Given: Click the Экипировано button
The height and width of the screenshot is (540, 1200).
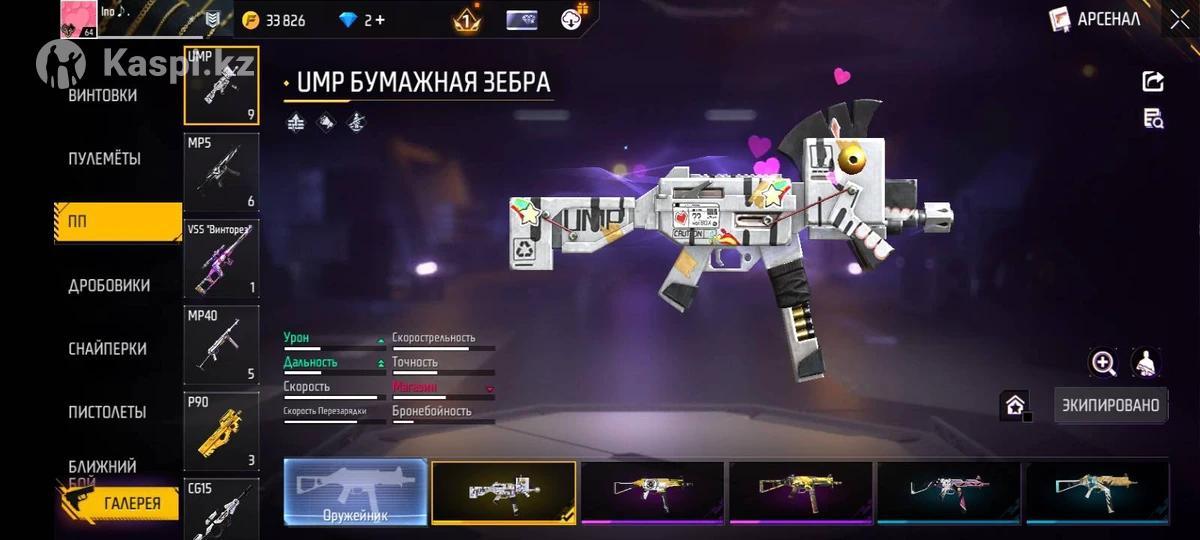Looking at the screenshot, I should (1110, 405).
